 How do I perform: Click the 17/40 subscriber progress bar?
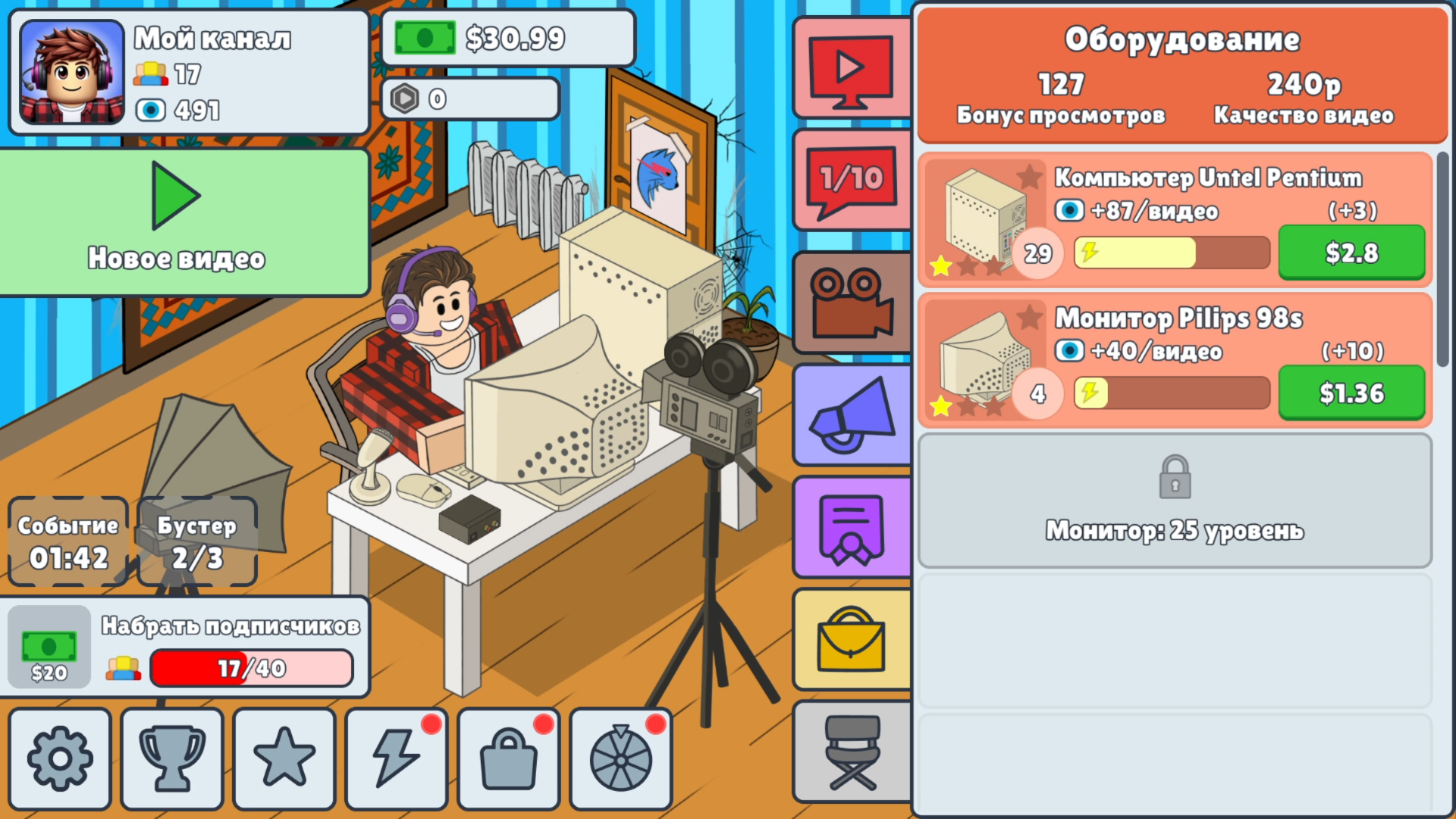coord(252,668)
